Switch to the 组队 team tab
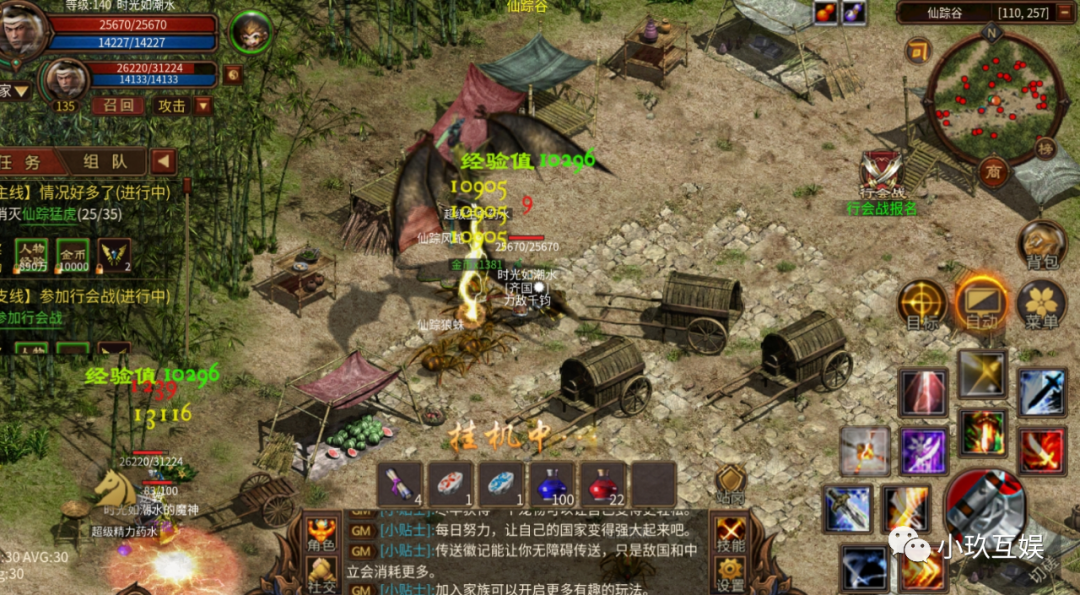The height and width of the screenshot is (595, 1080). [104, 161]
